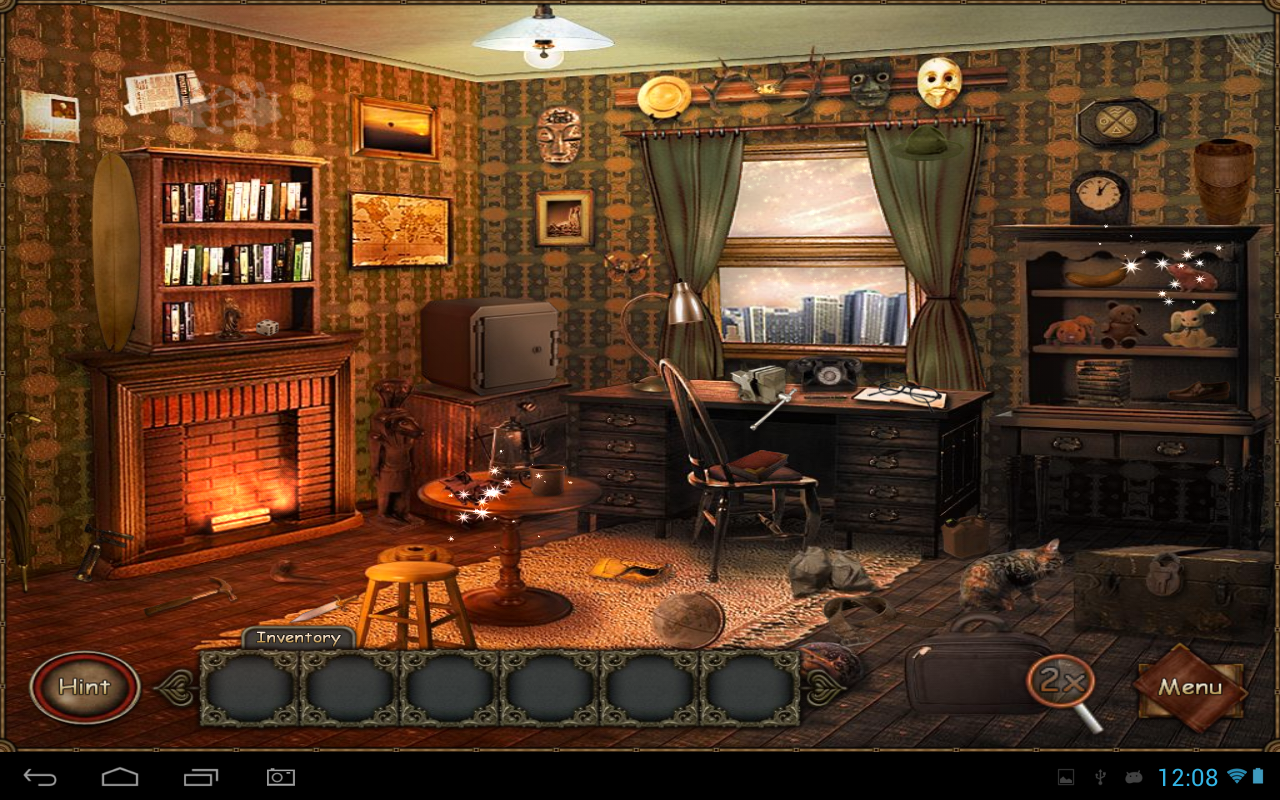This screenshot has width=1280, height=800.
Task: Go to the Android home screen
Action: pyautogui.click(x=120, y=777)
